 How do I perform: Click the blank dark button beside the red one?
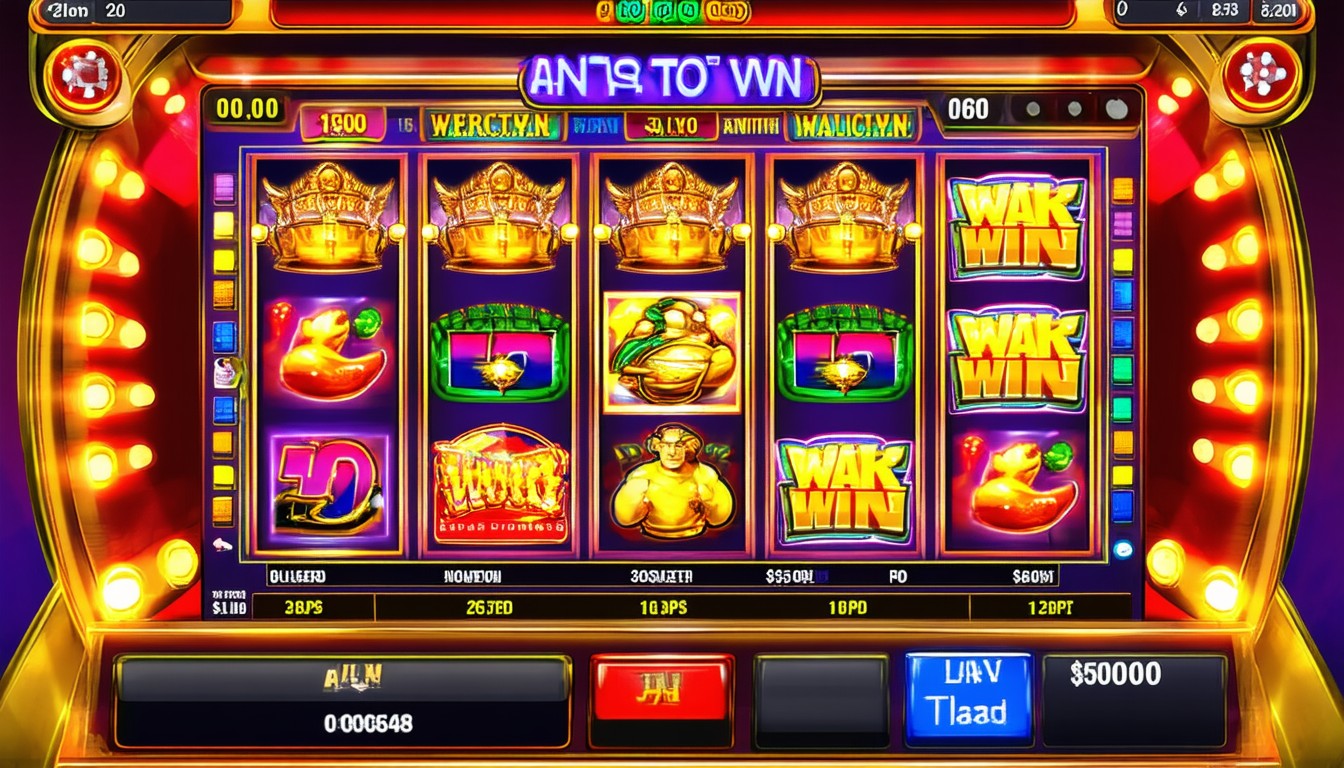[x=820, y=700]
